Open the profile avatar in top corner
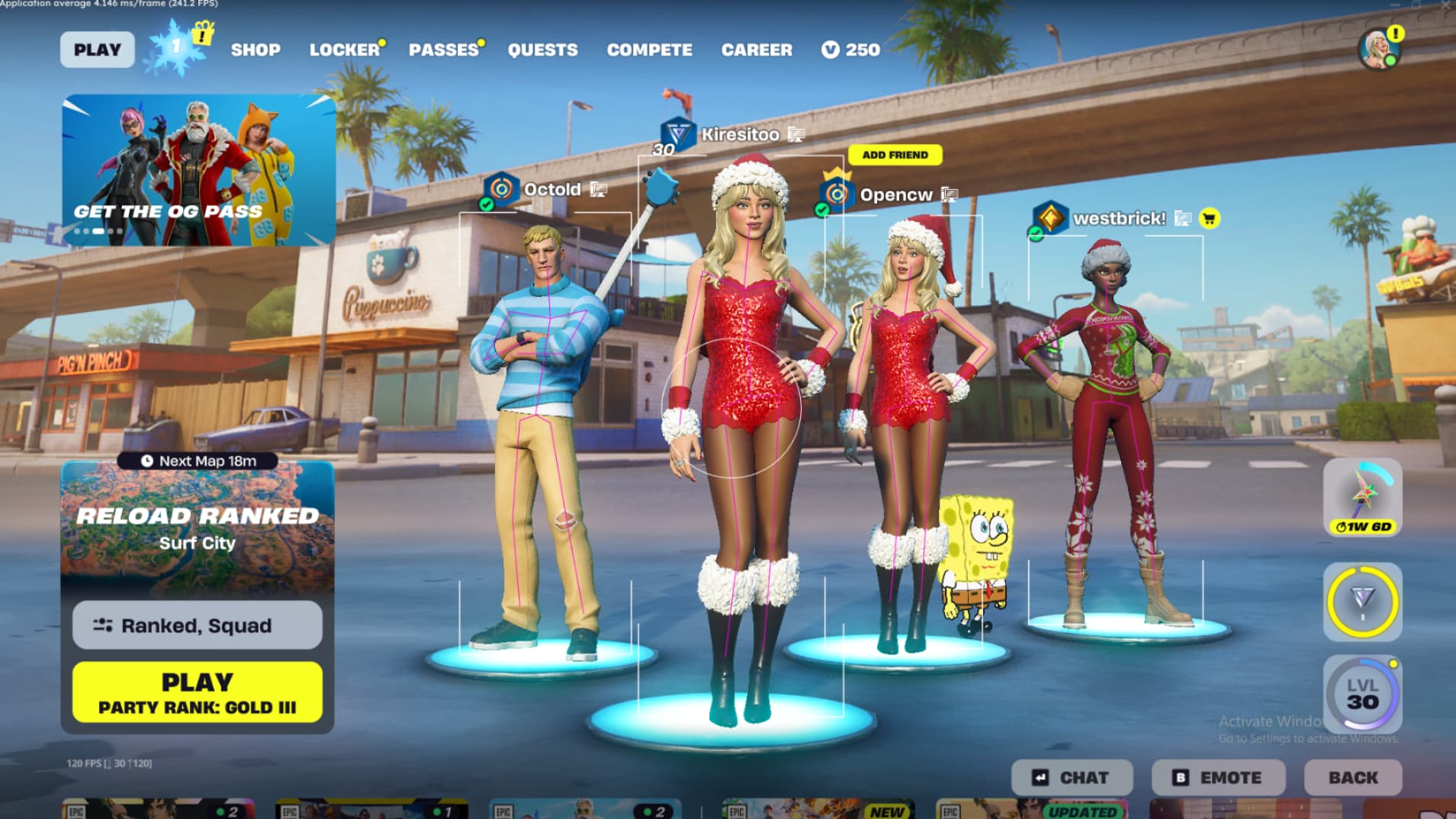Viewport: 1456px width, 819px height. point(1379,49)
